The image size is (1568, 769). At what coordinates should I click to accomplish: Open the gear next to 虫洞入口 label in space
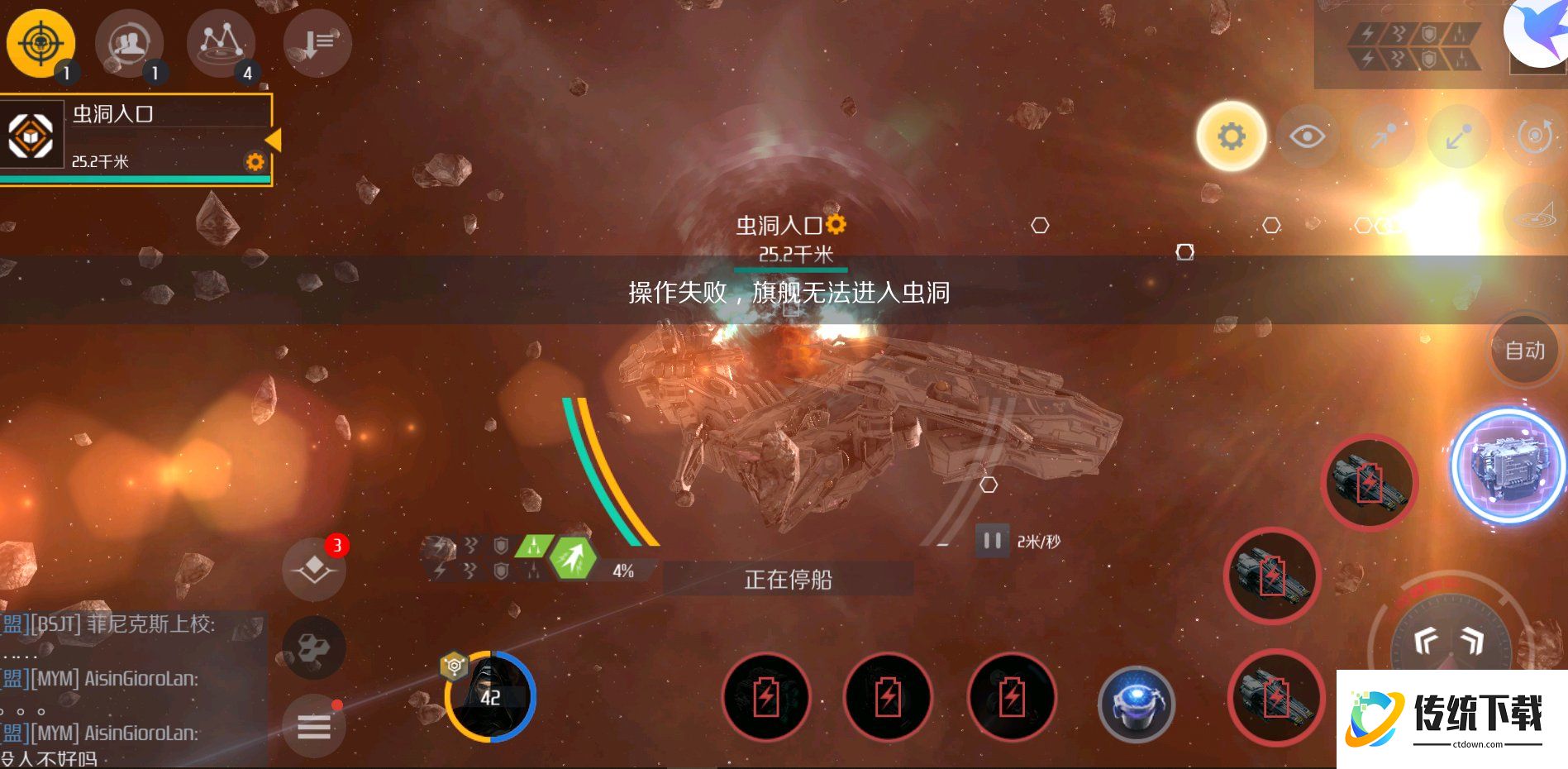point(837,223)
